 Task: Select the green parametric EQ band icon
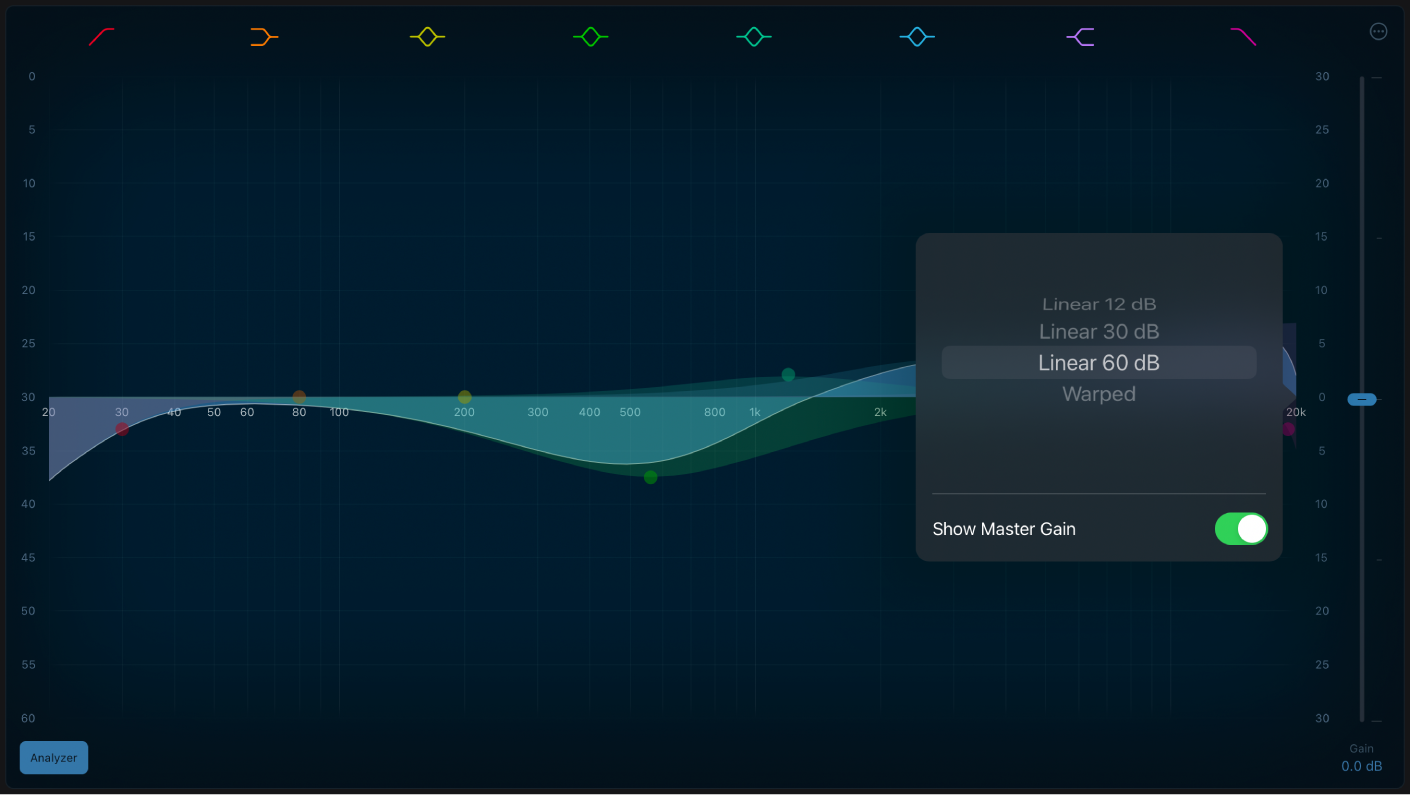click(590, 36)
